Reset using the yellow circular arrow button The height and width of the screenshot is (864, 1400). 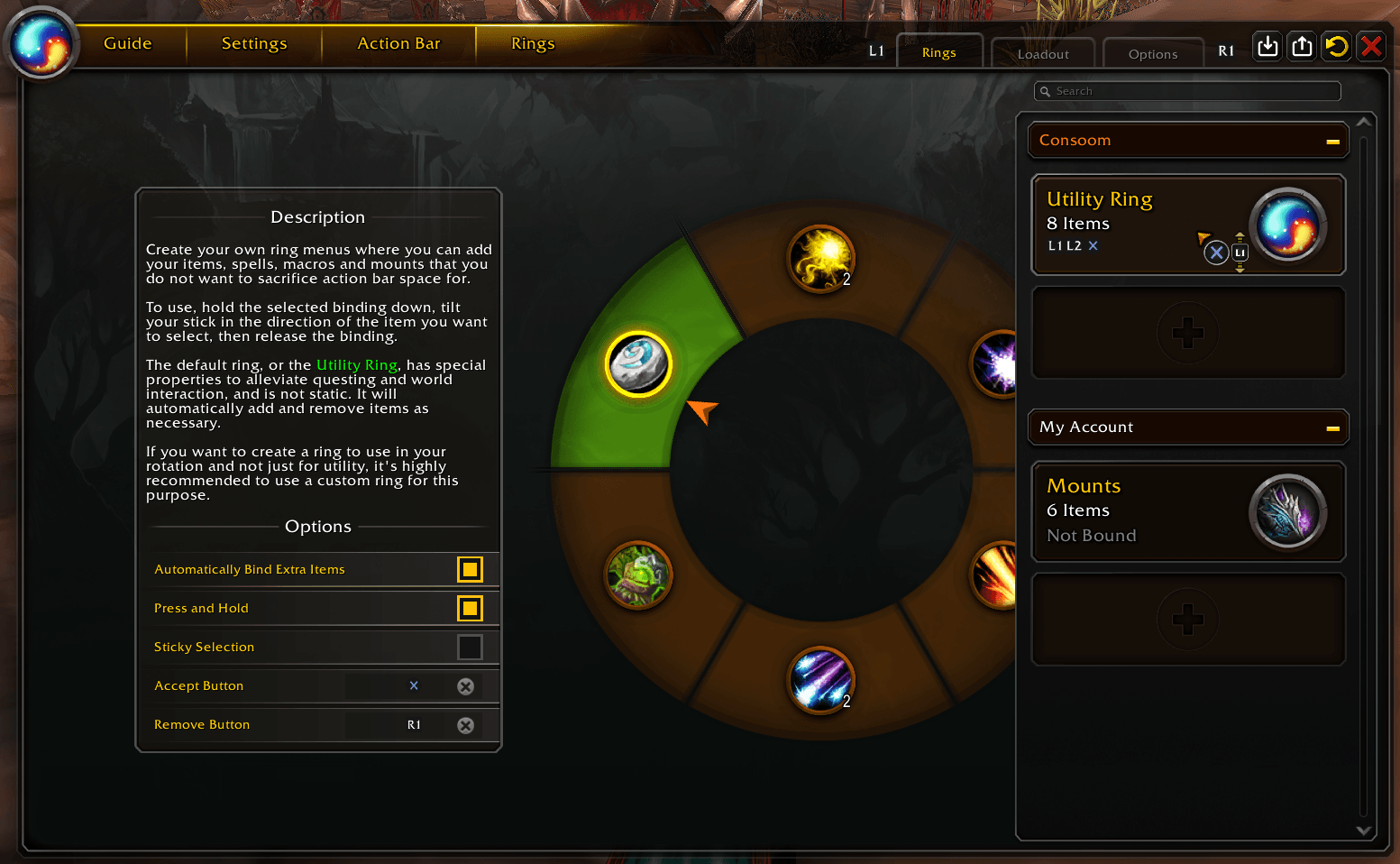[x=1337, y=46]
